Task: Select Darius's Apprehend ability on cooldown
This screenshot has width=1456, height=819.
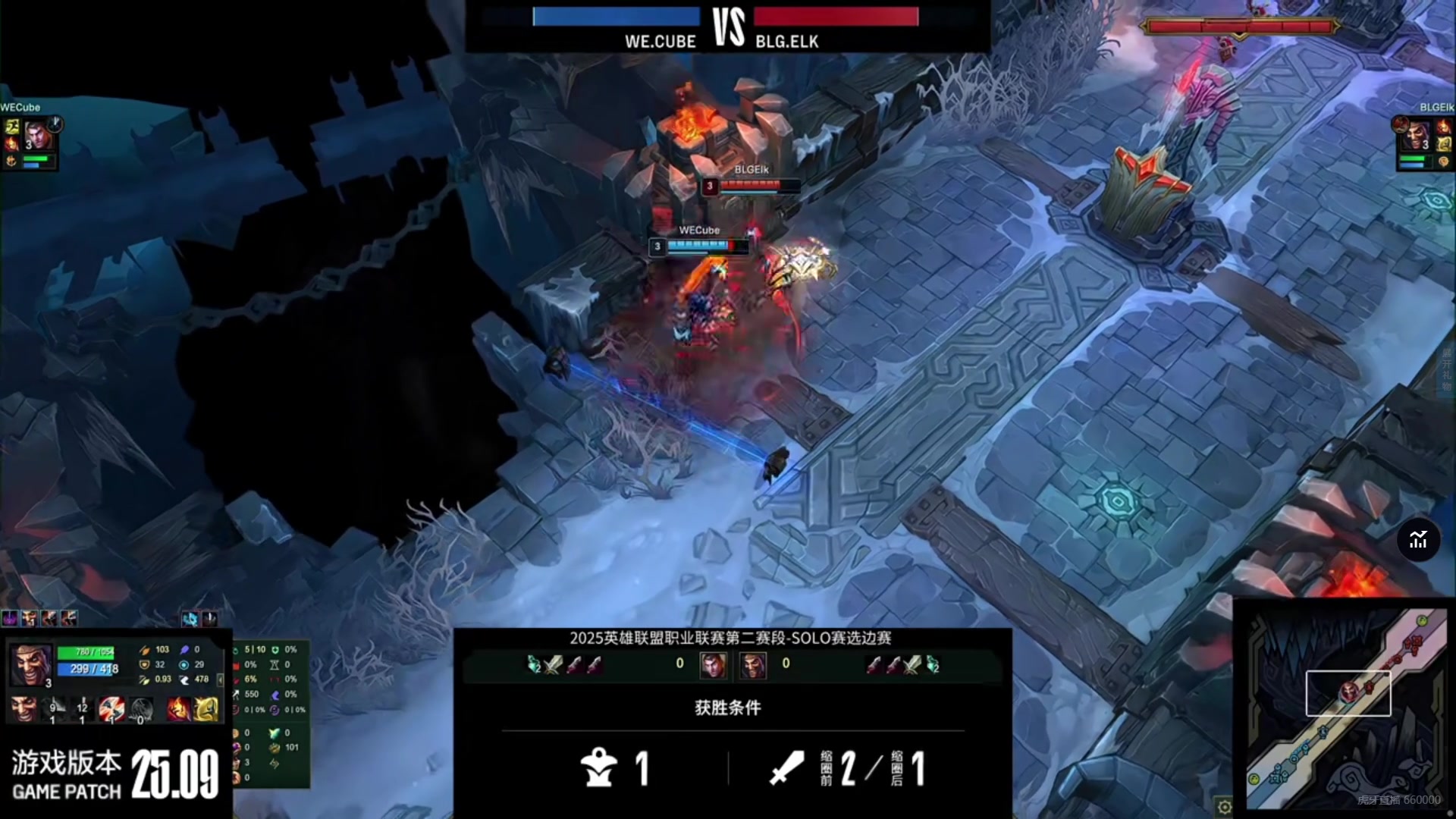Action: [x=111, y=710]
